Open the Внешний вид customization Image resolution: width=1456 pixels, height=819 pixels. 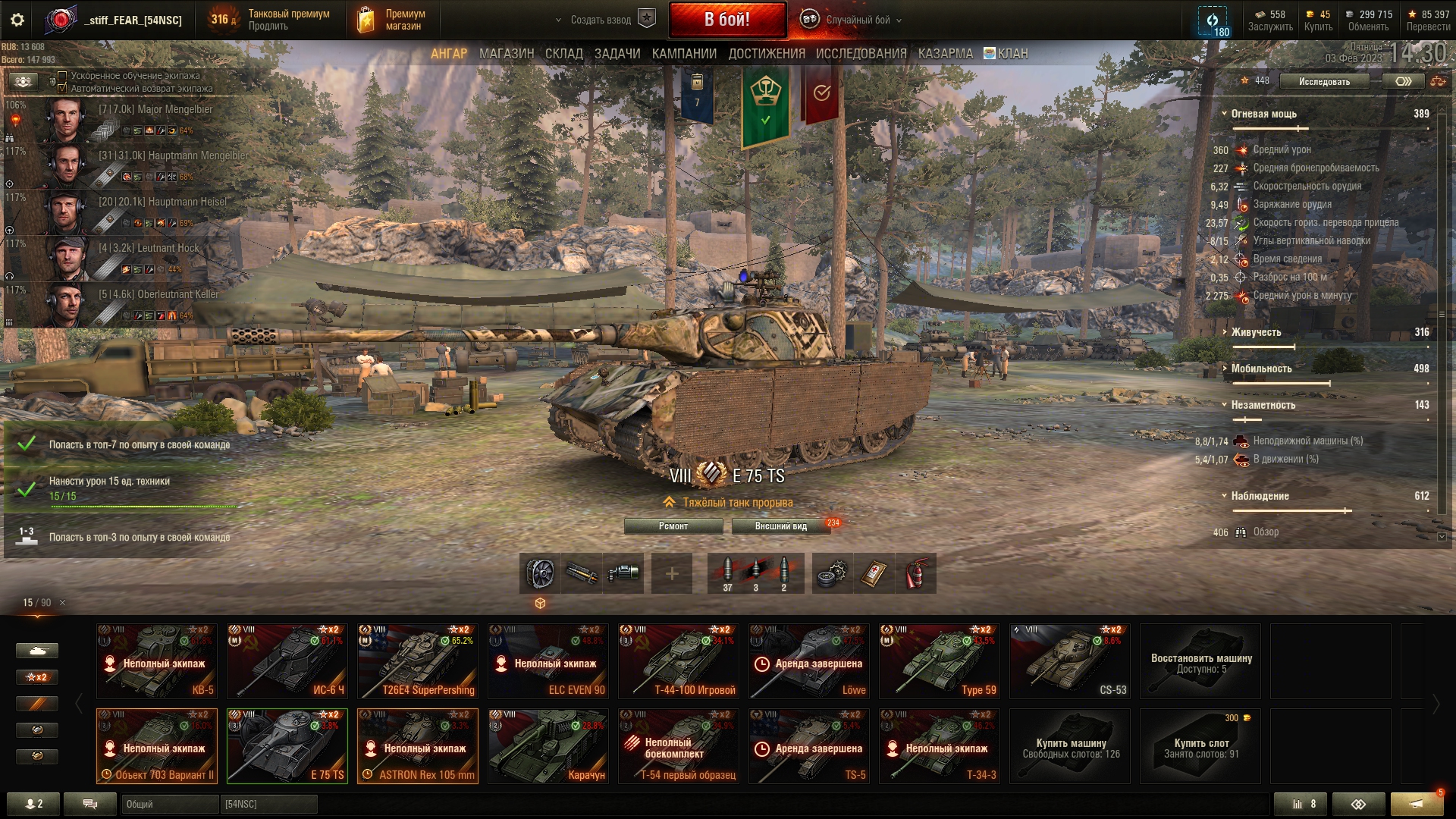pyautogui.click(x=780, y=526)
